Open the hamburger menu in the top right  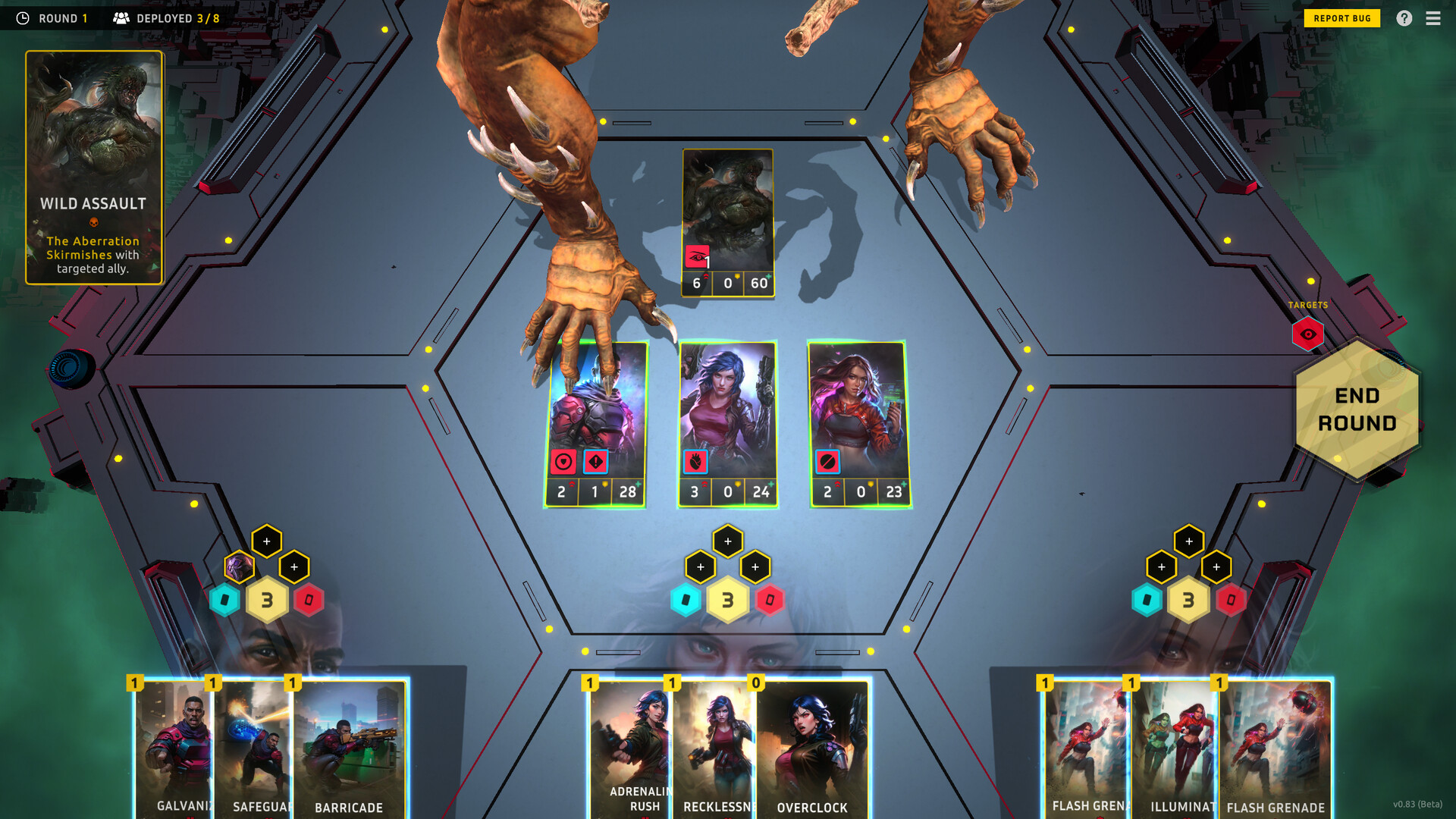[x=1433, y=17]
